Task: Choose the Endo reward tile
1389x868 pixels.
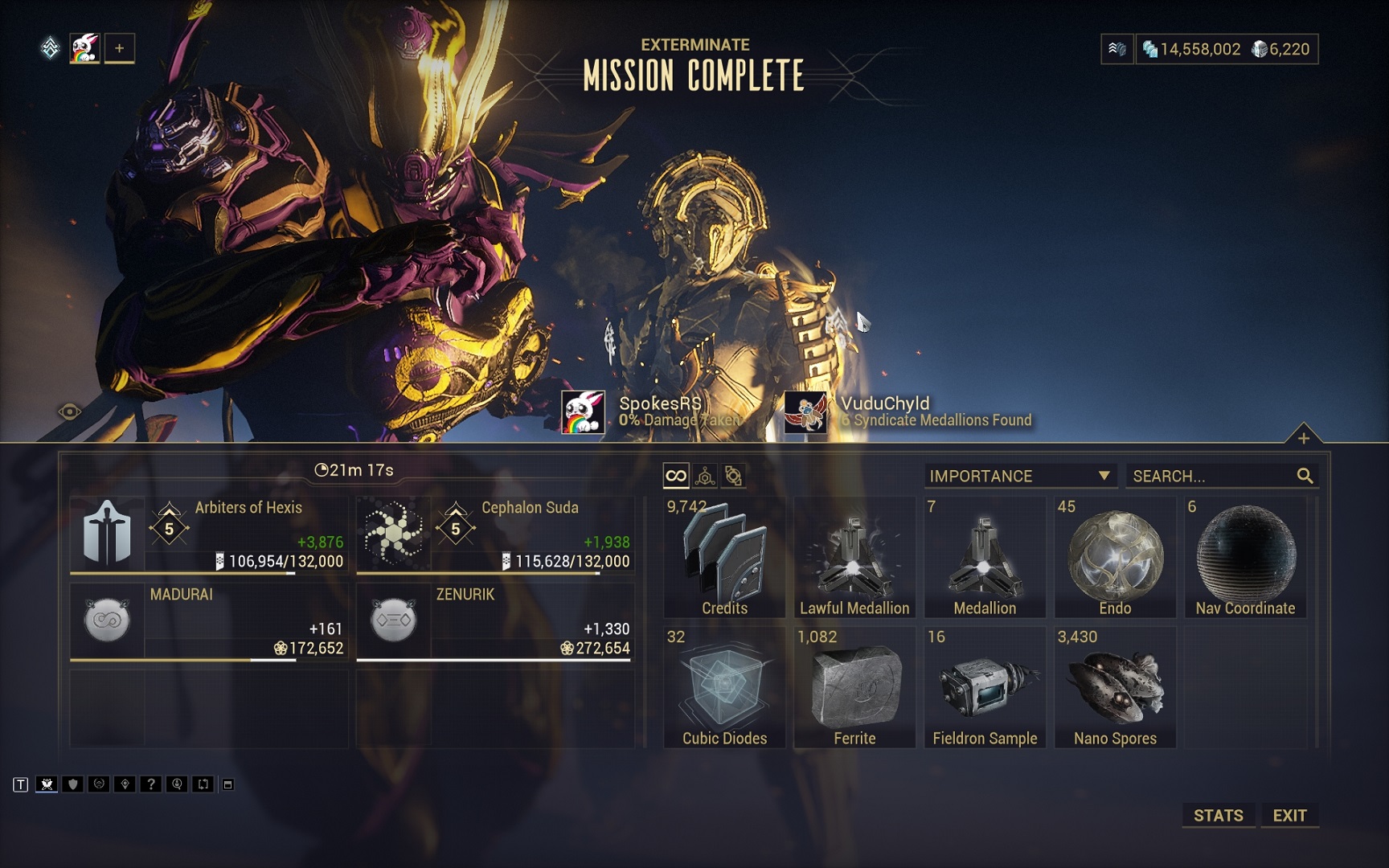Action: 1115,558
